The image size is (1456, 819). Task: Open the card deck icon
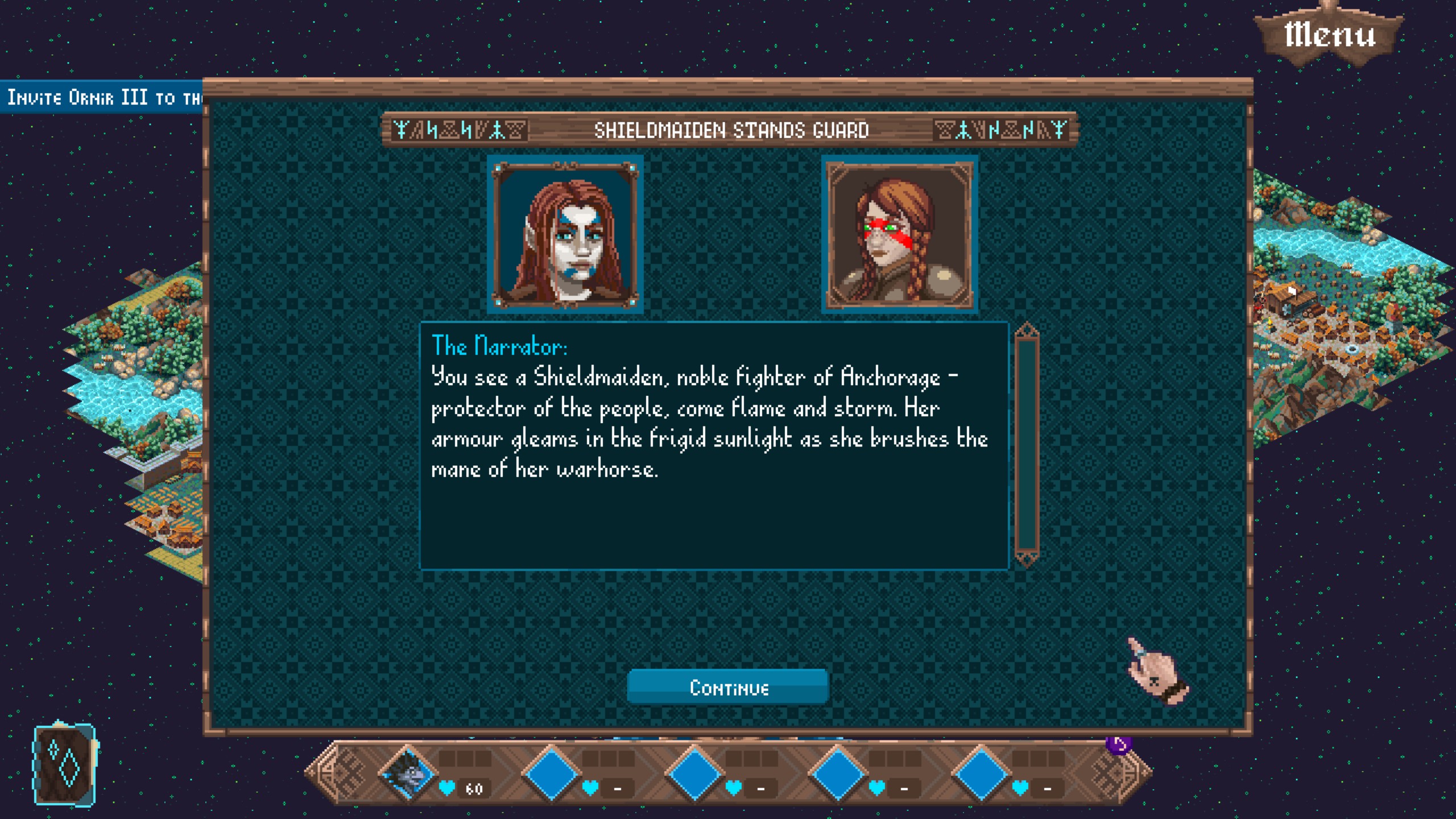pyautogui.click(x=65, y=765)
